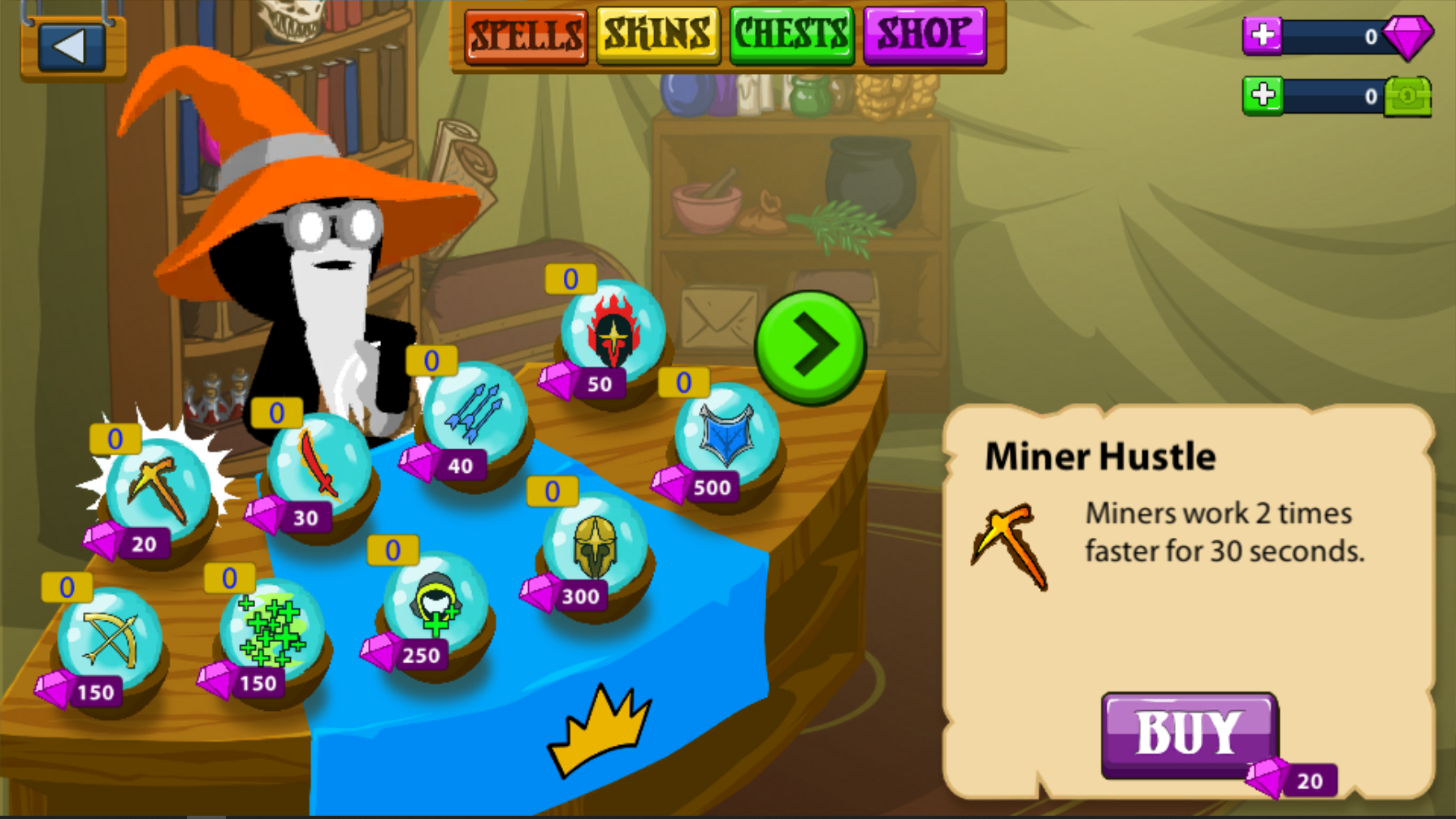Buy Miner Hustle for 20 gems

coord(1189,734)
